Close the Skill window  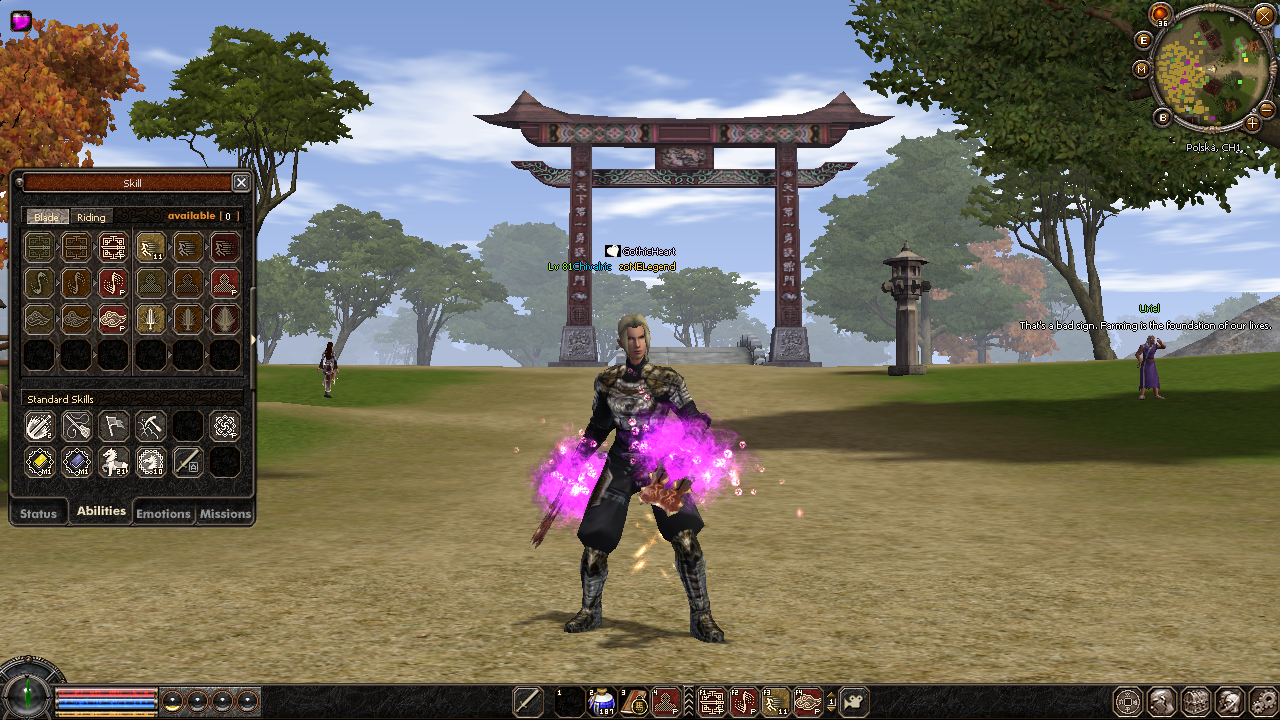[241, 182]
